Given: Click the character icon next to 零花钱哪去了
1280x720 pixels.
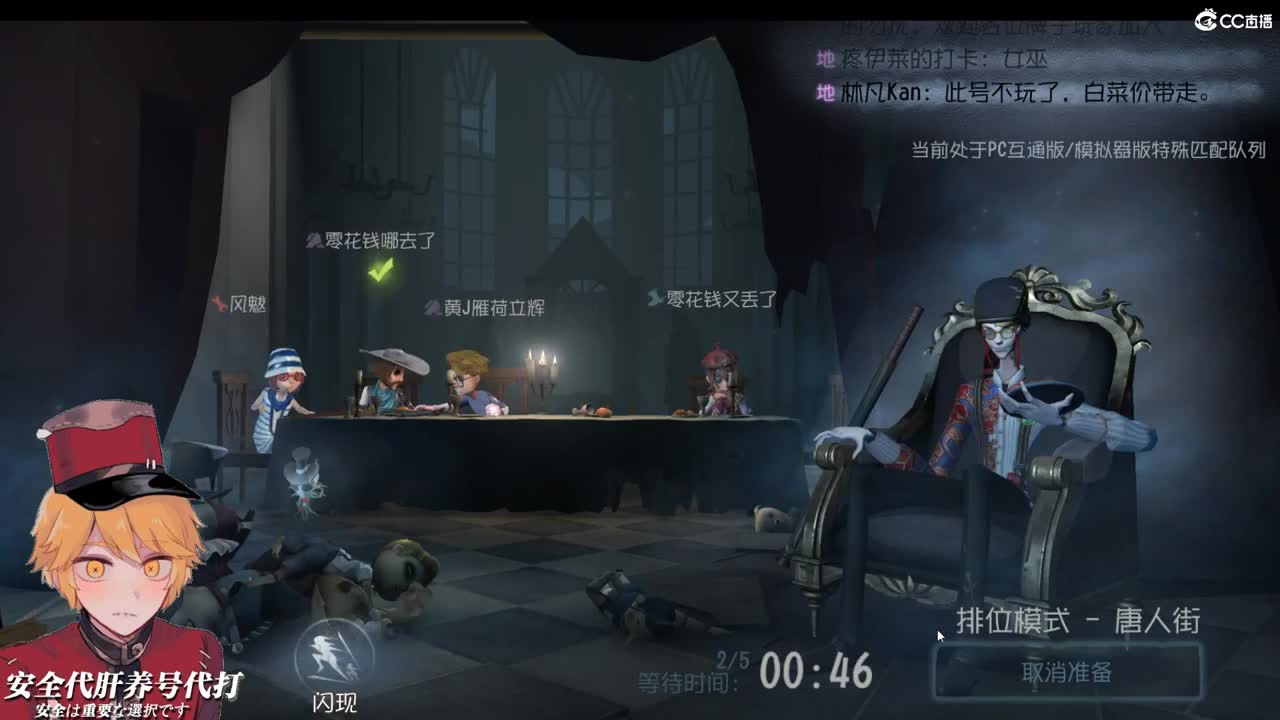Looking at the screenshot, I should pos(311,242).
